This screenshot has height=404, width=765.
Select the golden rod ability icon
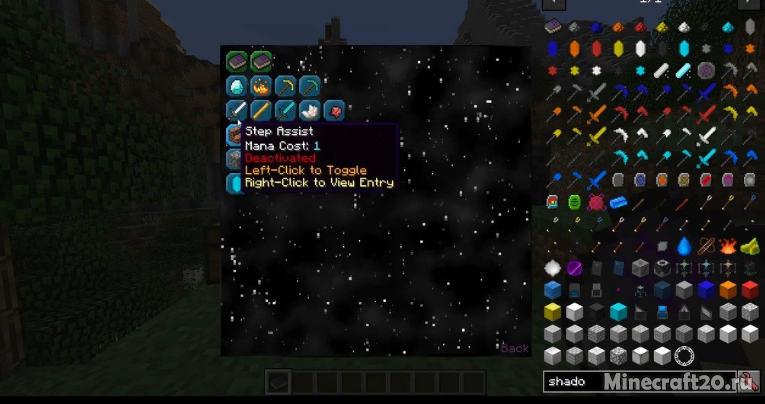(261, 110)
